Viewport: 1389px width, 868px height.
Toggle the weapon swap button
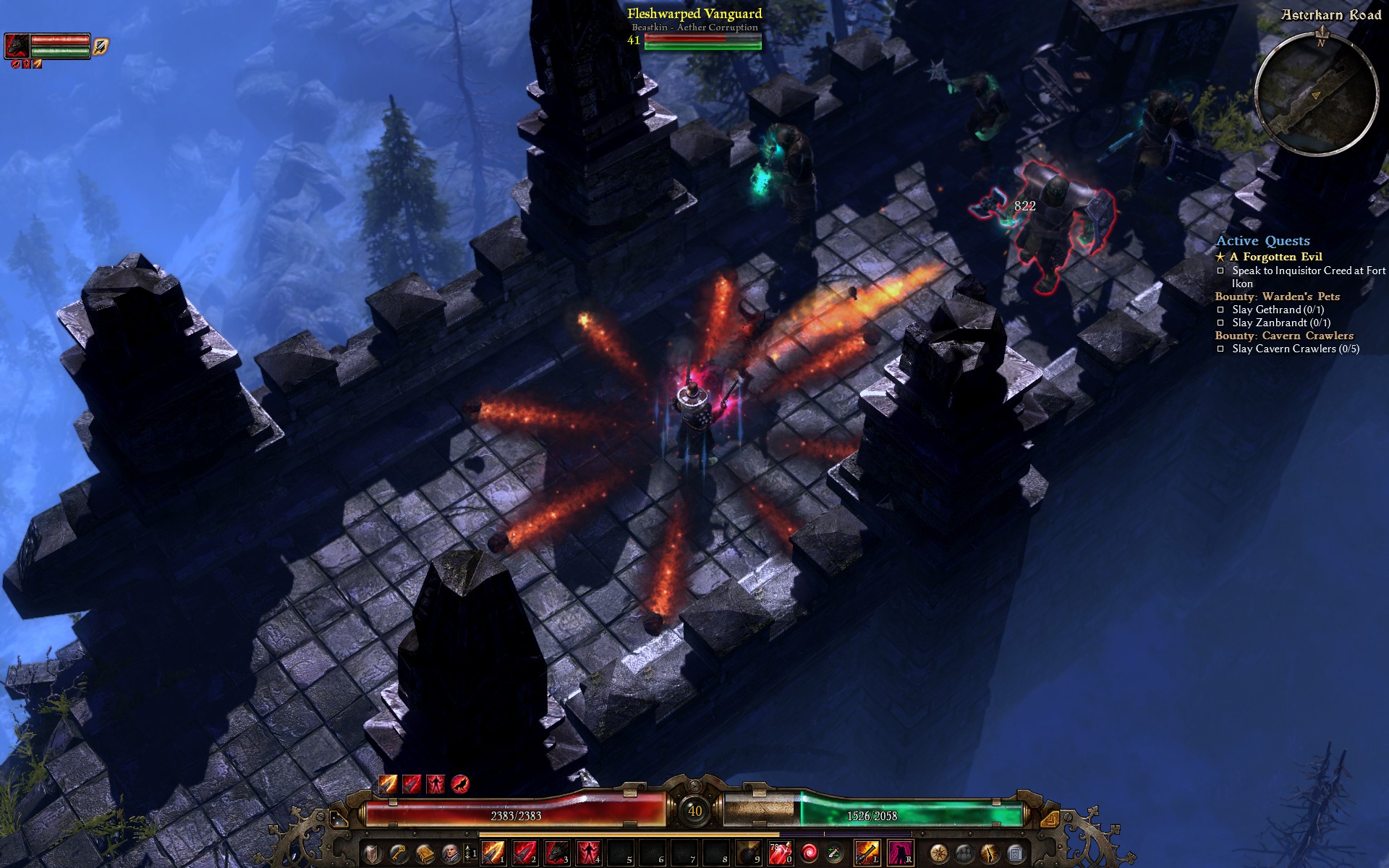(x=835, y=854)
